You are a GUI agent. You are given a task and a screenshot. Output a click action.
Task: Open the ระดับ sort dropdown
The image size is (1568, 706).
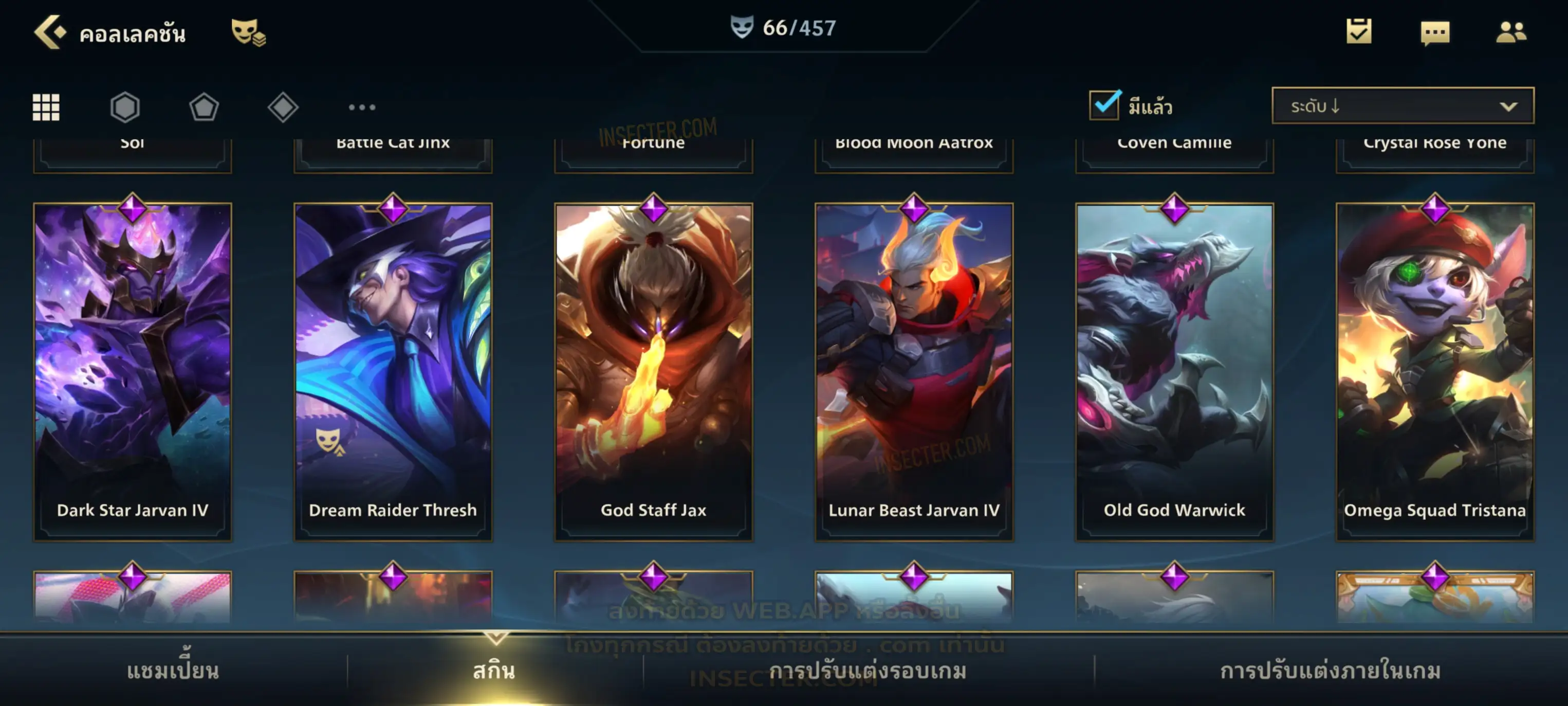(1403, 105)
